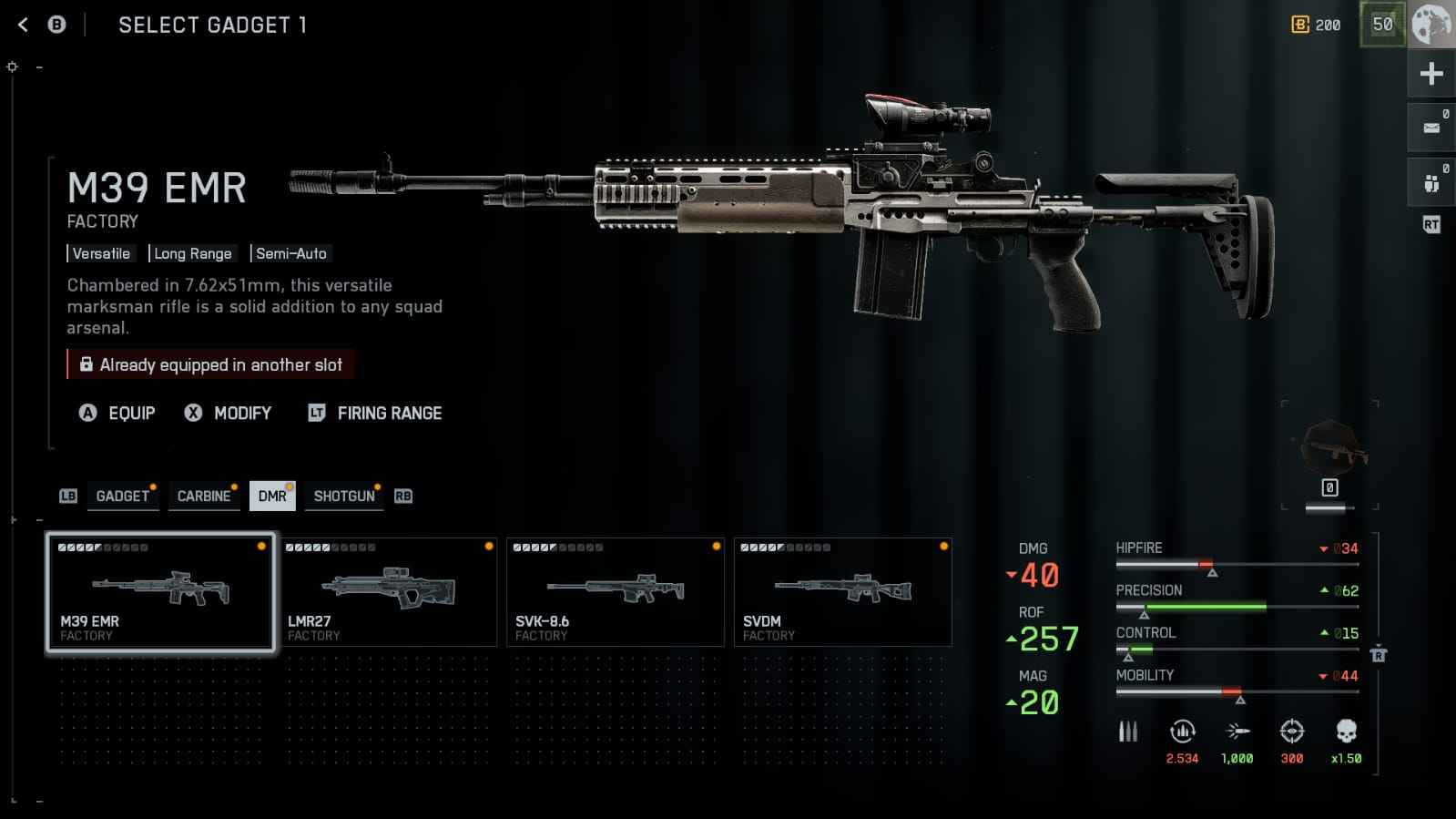Select the DMR category tab
This screenshot has height=819, width=1456.
coord(272,497)
